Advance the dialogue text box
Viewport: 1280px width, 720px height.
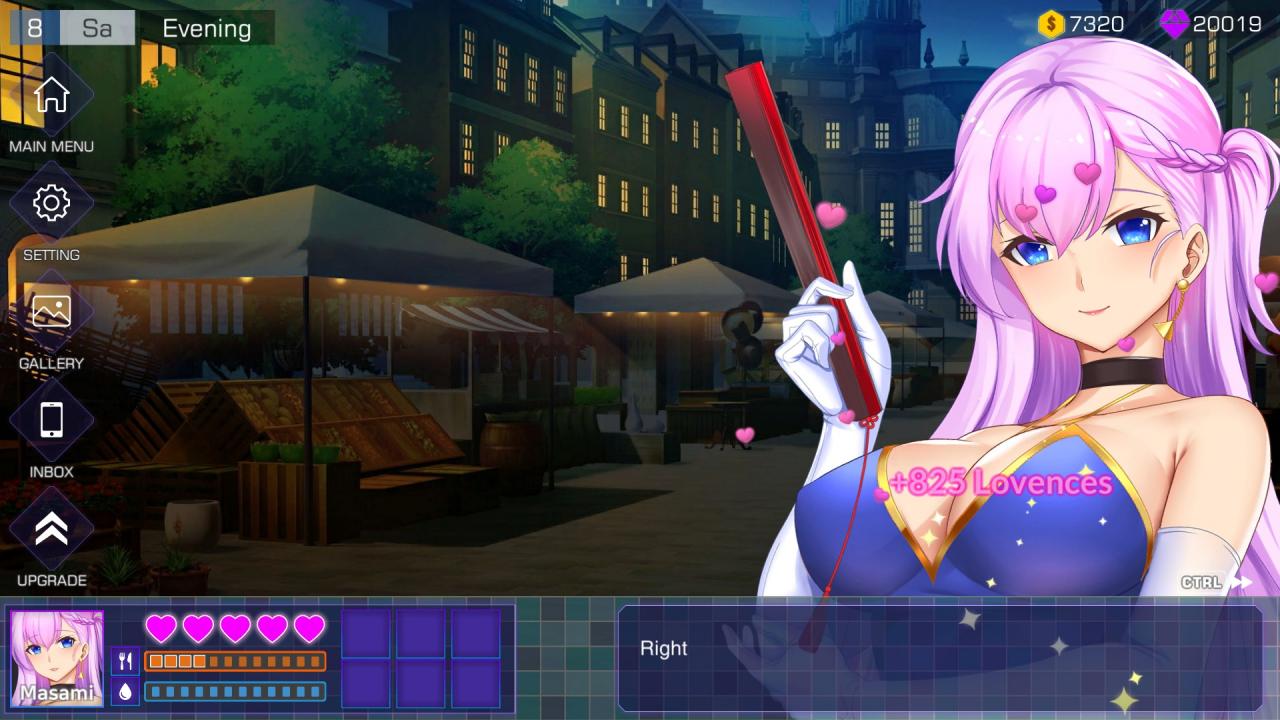tap(940, 657)
